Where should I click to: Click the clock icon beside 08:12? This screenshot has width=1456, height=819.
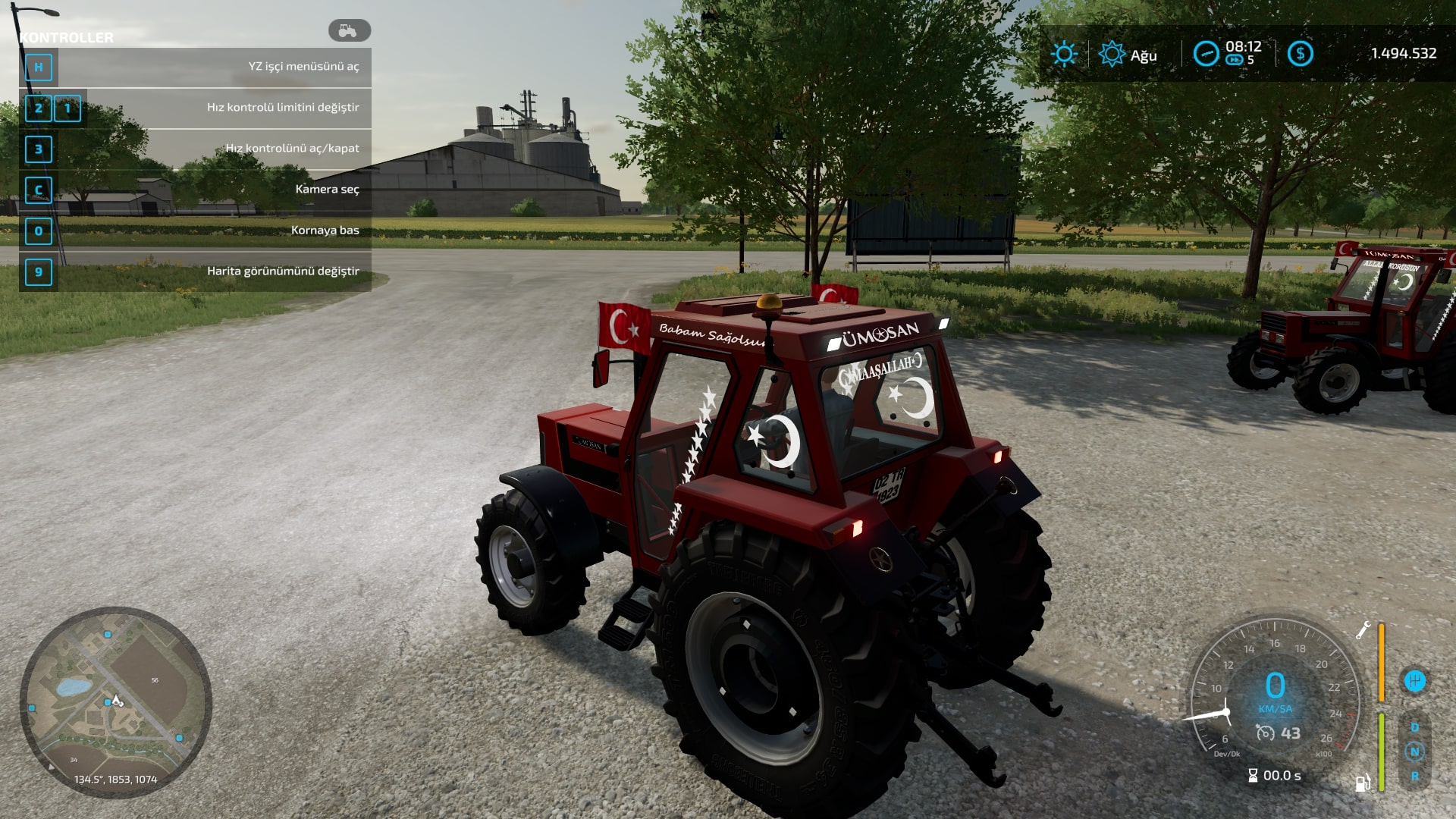pyautogui.click(x=1206, y=54)
